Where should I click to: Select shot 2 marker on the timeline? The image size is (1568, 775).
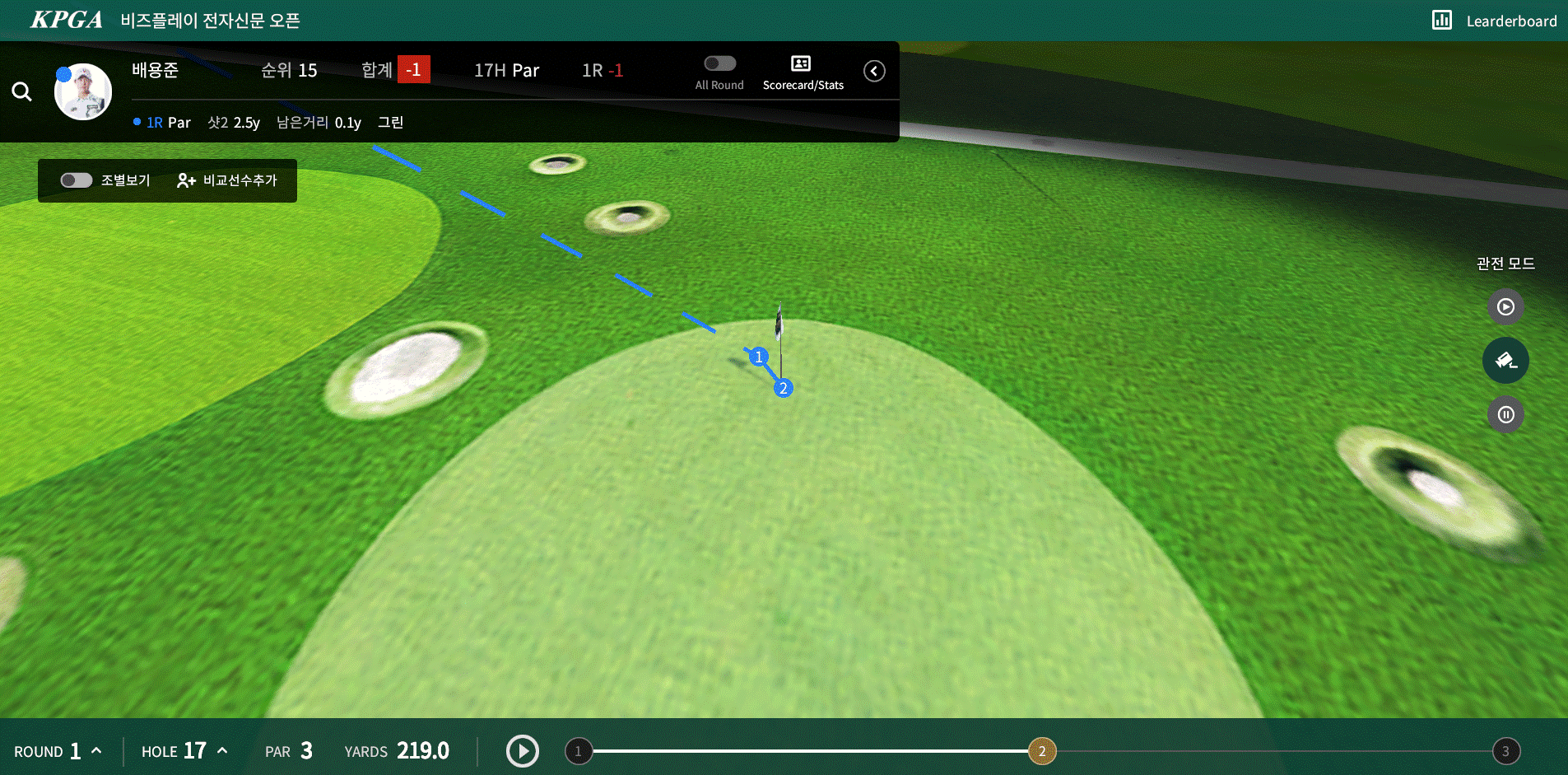pos(1042,751)
